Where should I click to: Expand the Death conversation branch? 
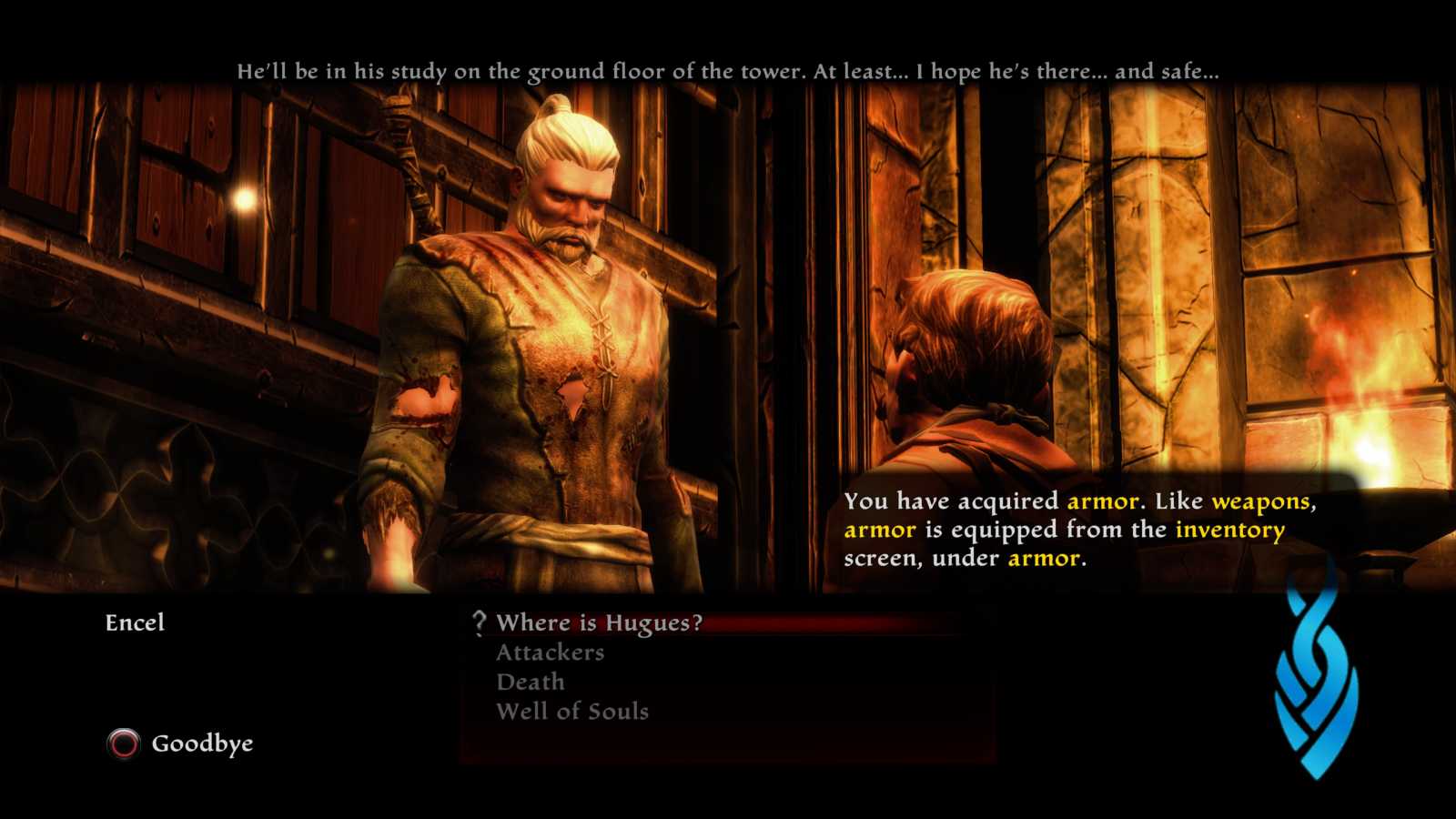[x=529, y=682]
